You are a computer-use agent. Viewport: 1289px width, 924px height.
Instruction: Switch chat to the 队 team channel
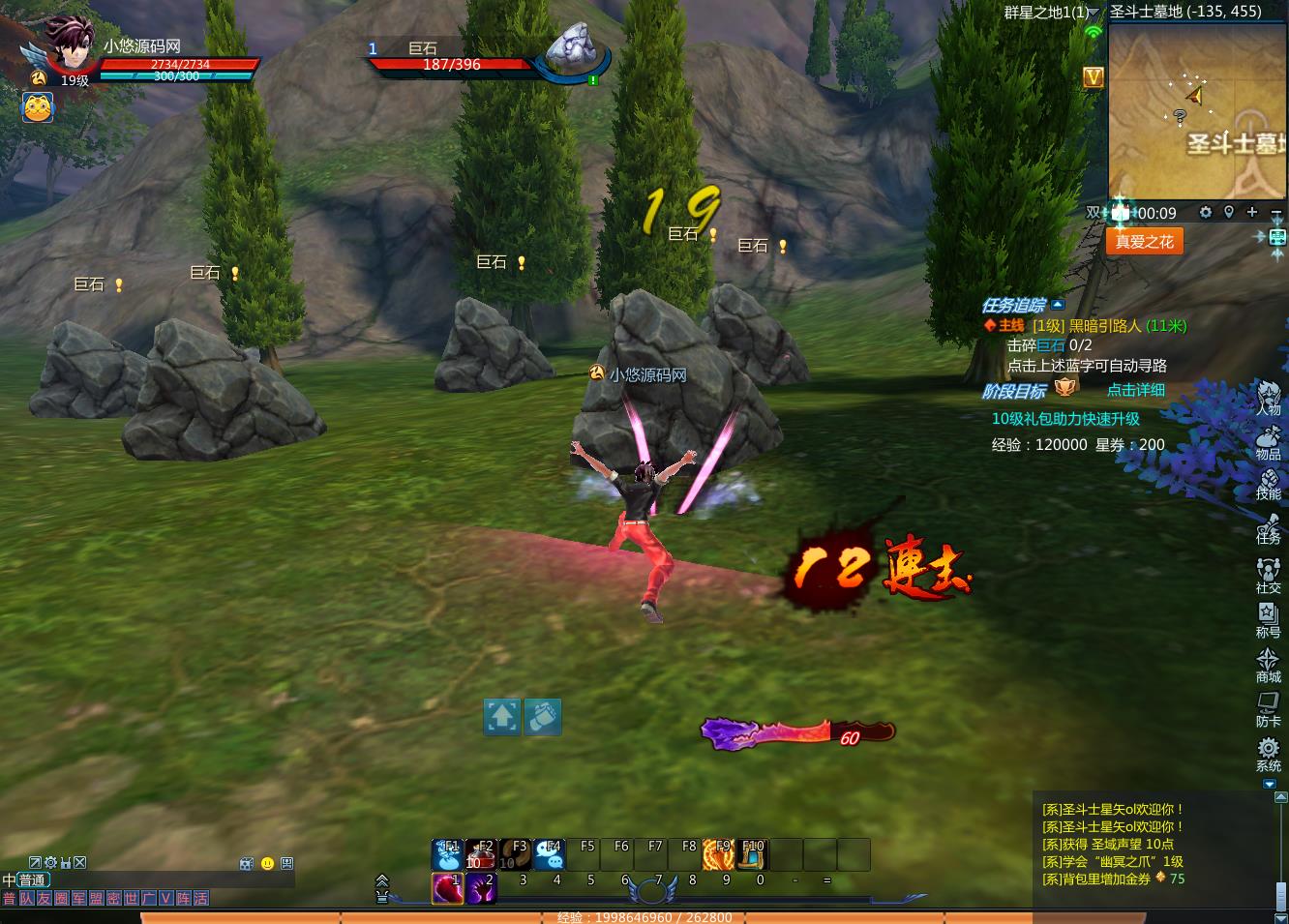(x=26, y=899)
